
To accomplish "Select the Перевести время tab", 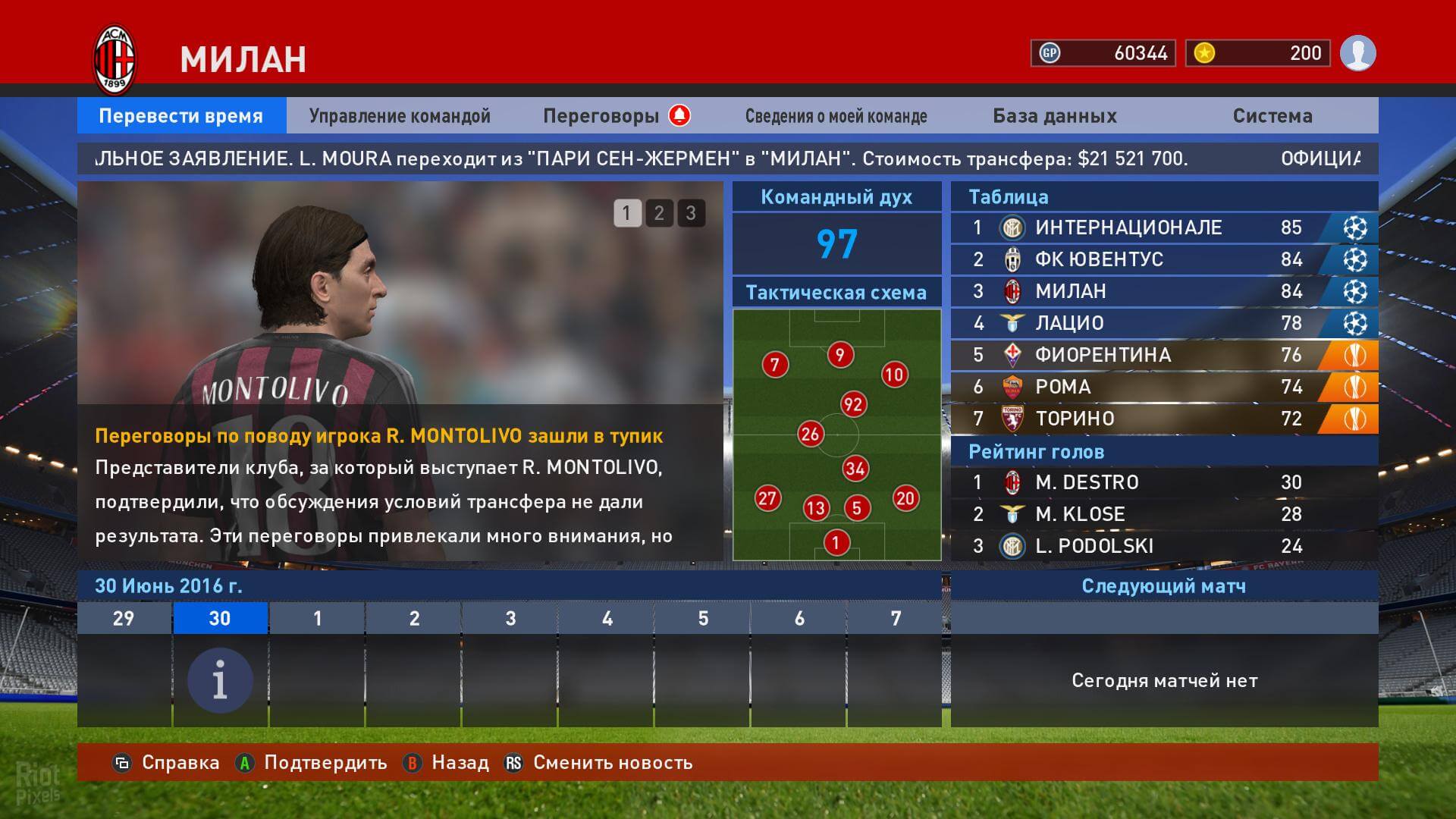I will [181, 116].
